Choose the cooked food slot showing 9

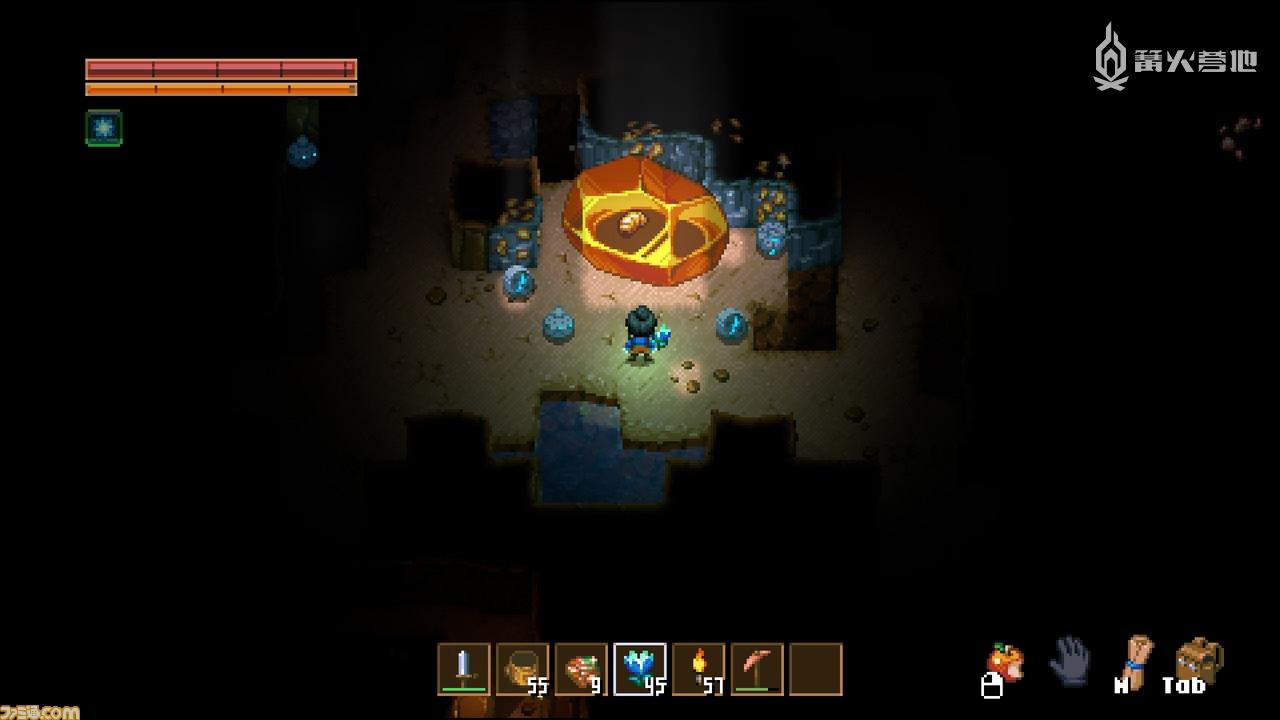pos(582,668)
